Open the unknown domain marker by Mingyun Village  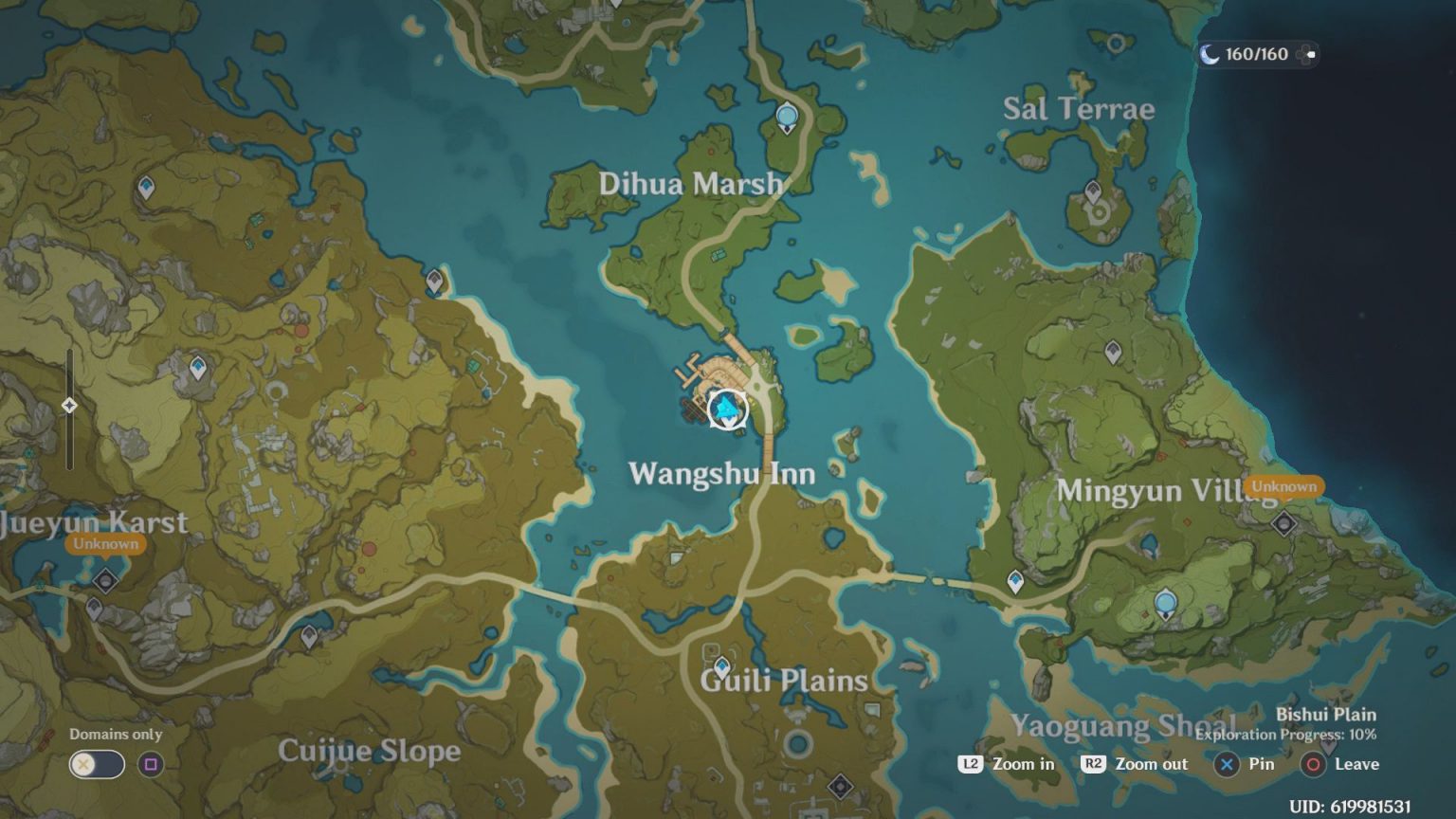click(x=1283, y=522)
